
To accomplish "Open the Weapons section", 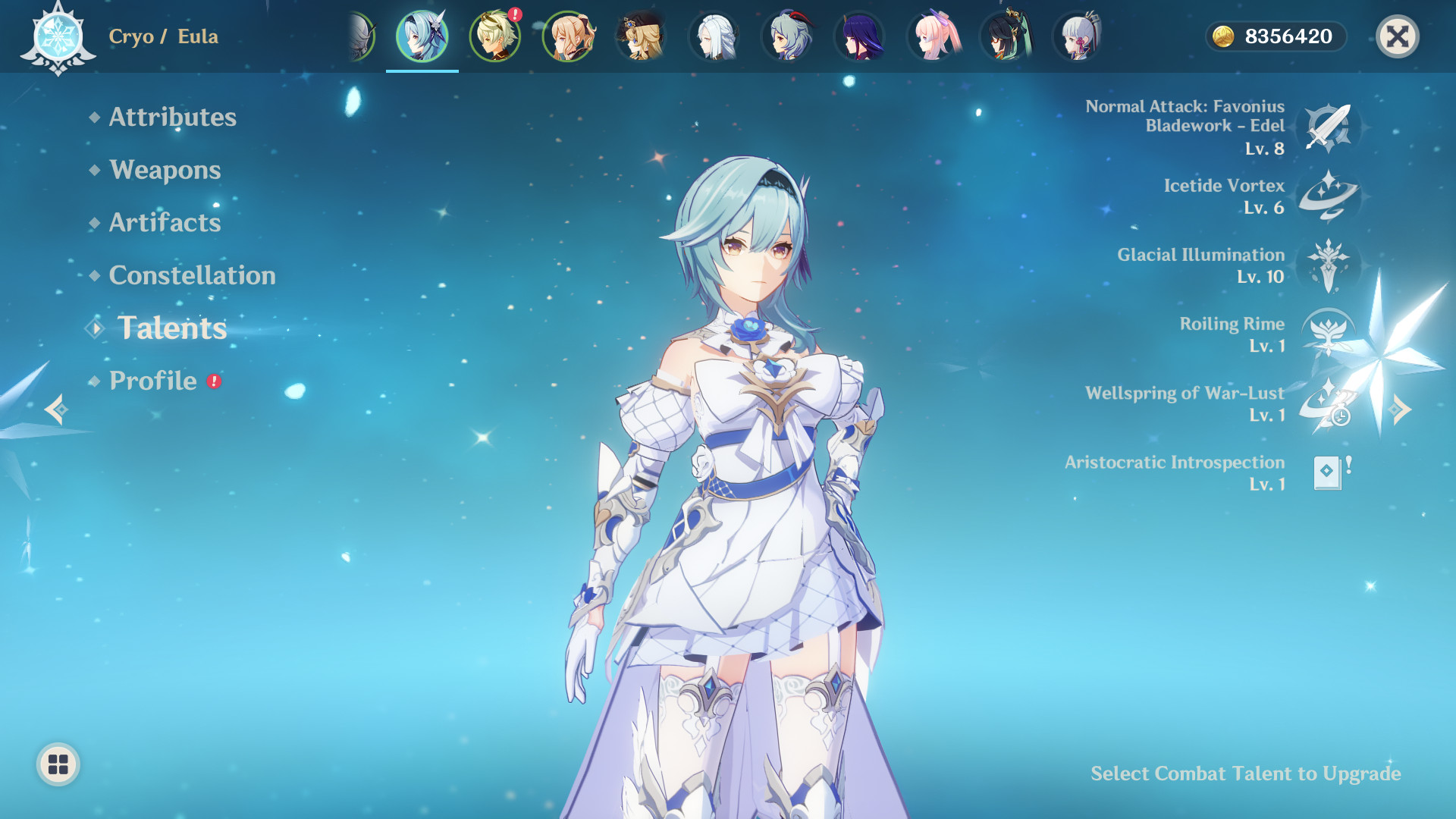I will tap(165, 171).
